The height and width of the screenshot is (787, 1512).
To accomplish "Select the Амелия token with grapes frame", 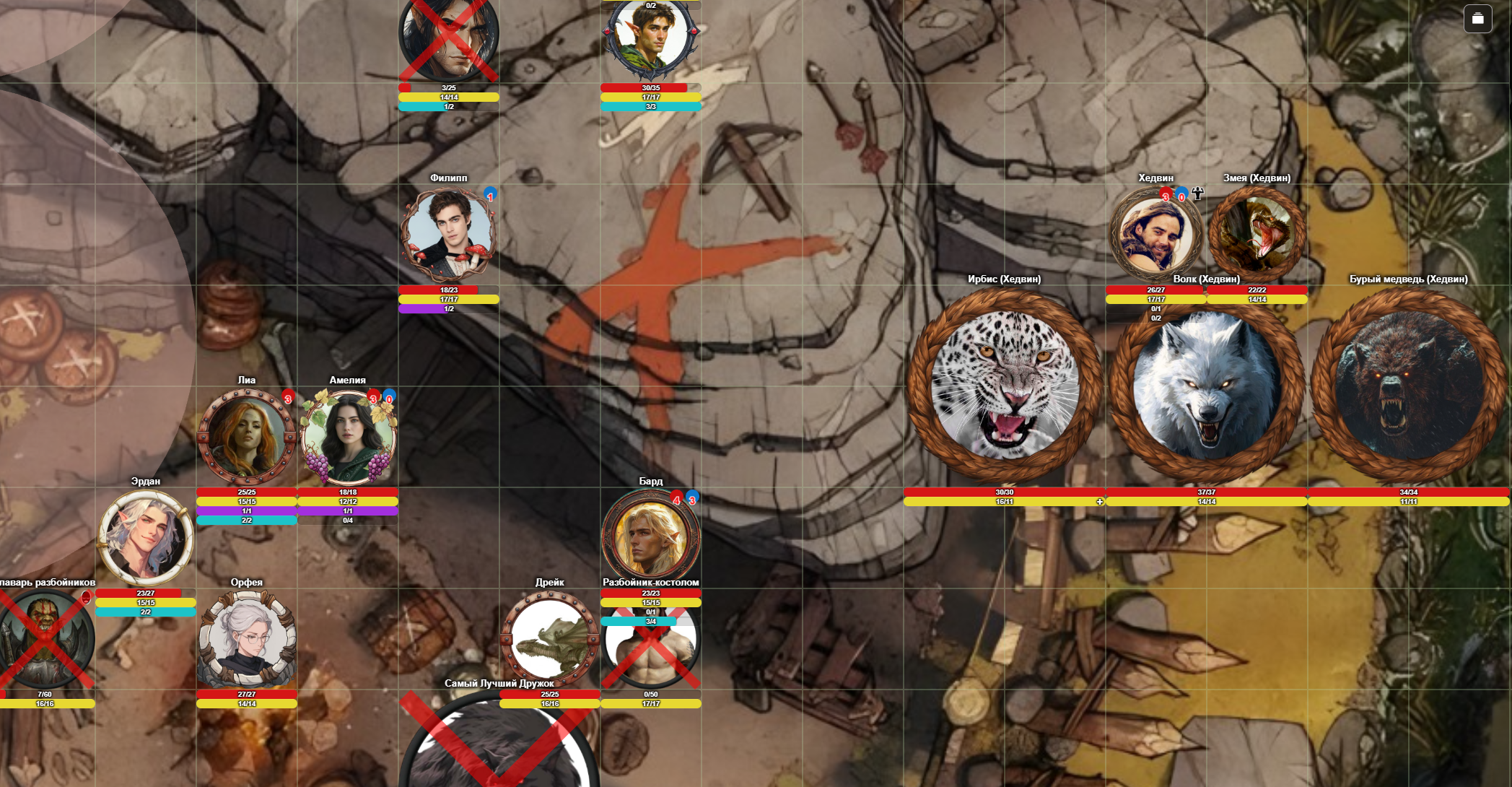I will 348,437.
